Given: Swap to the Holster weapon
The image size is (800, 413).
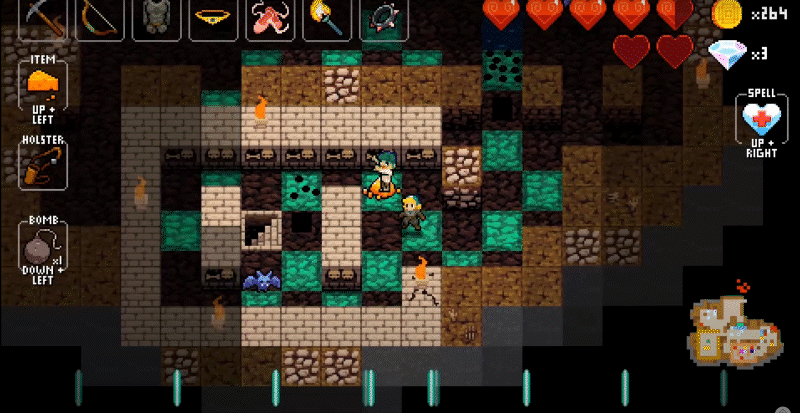Looking at the screenshot, I should tap(43, 164).
